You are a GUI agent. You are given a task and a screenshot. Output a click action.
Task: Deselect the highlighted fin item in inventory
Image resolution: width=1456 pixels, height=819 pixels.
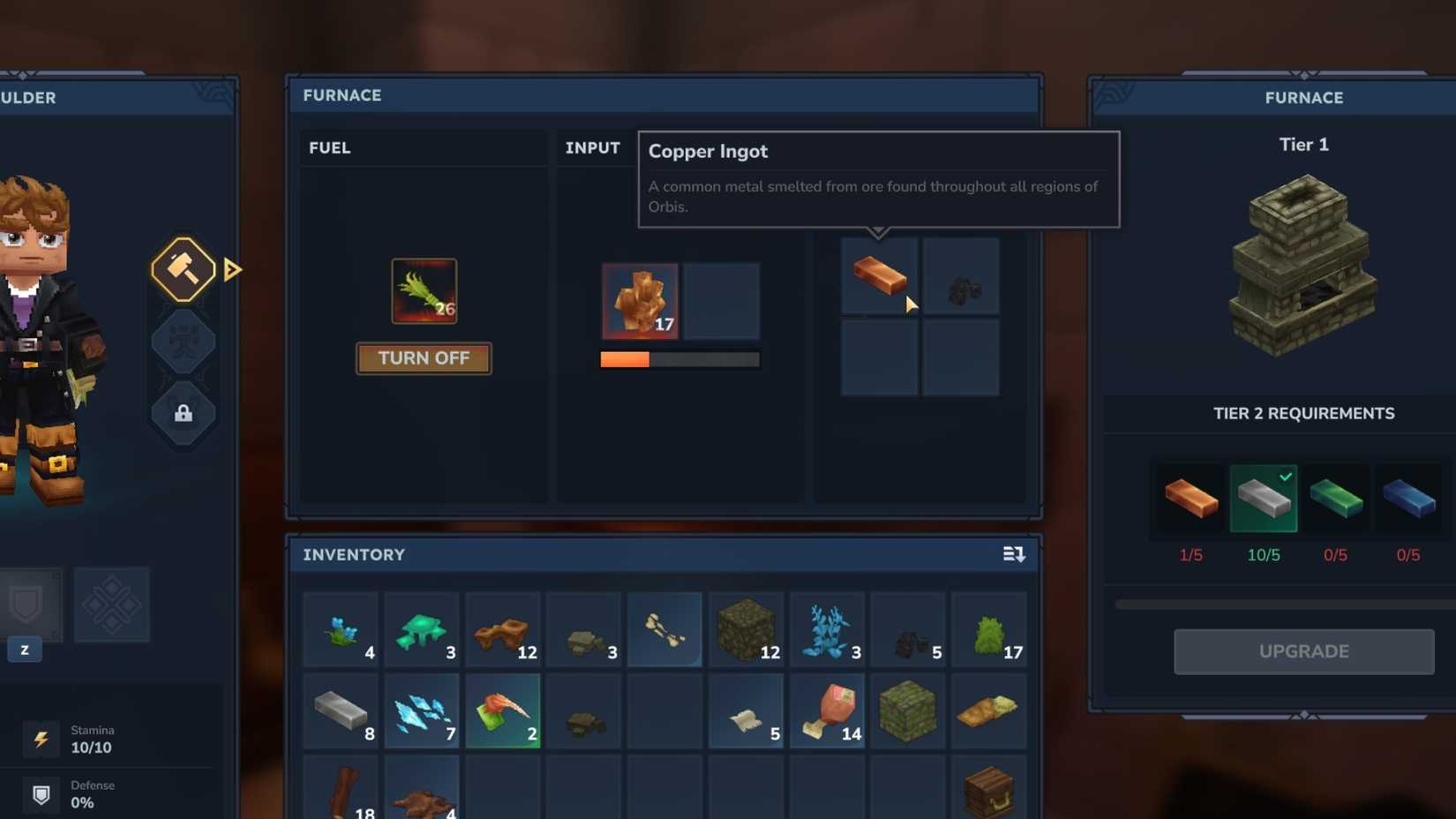click(x=503, y=711)
